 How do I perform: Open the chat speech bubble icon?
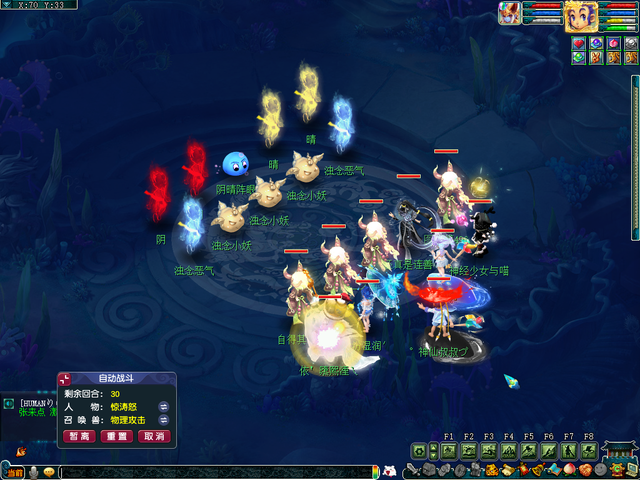point(49,472)
